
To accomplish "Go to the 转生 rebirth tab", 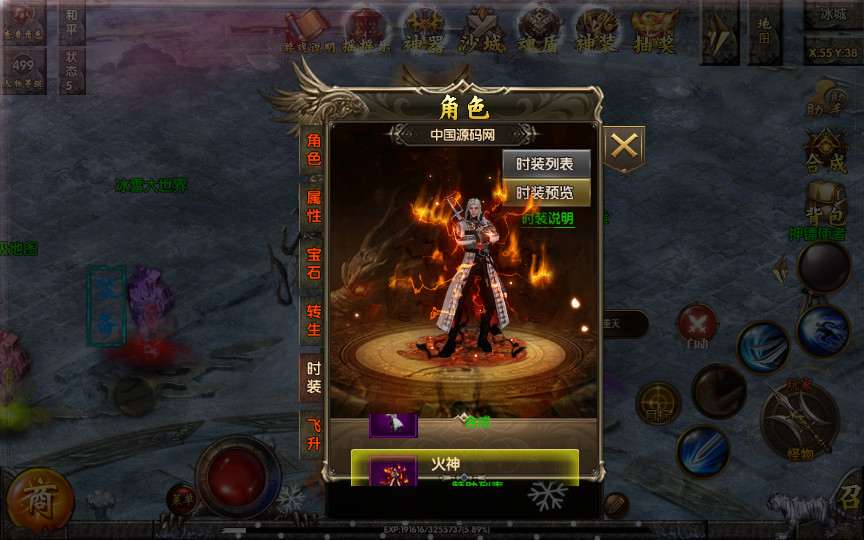I will pos(314,319).
